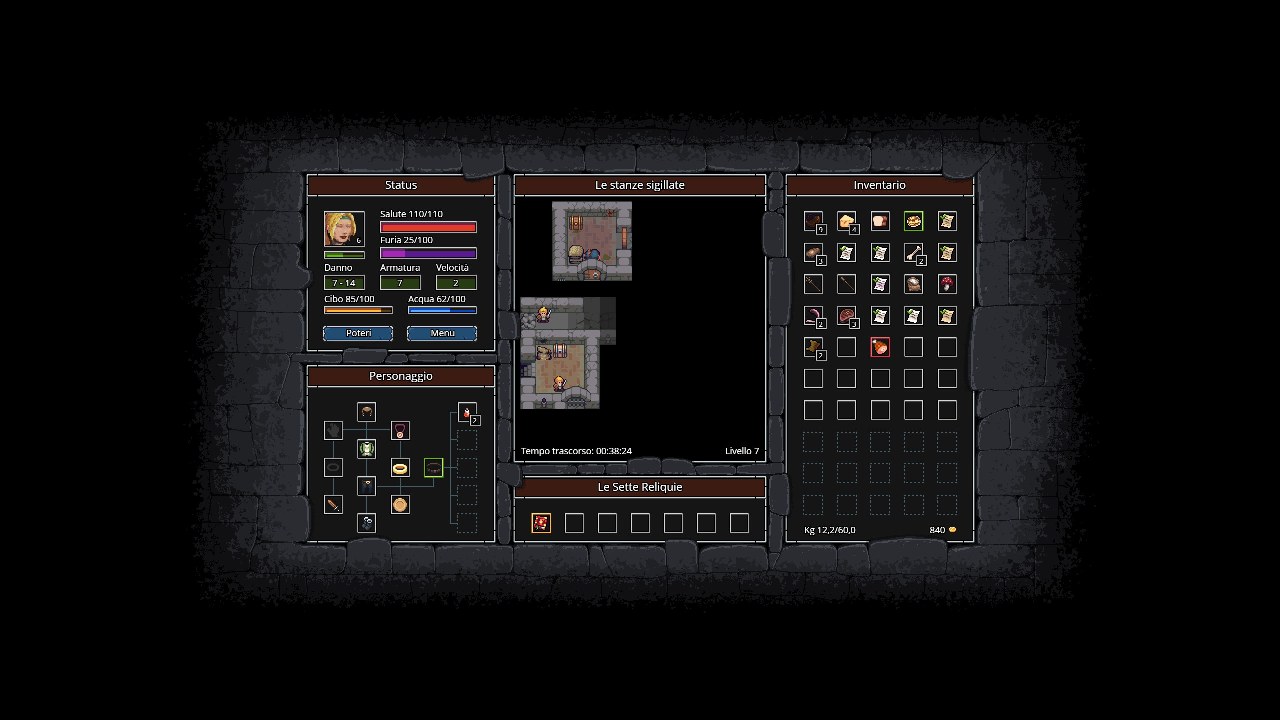
Task: Select the bone item stack of two
Action: point(913,252)
